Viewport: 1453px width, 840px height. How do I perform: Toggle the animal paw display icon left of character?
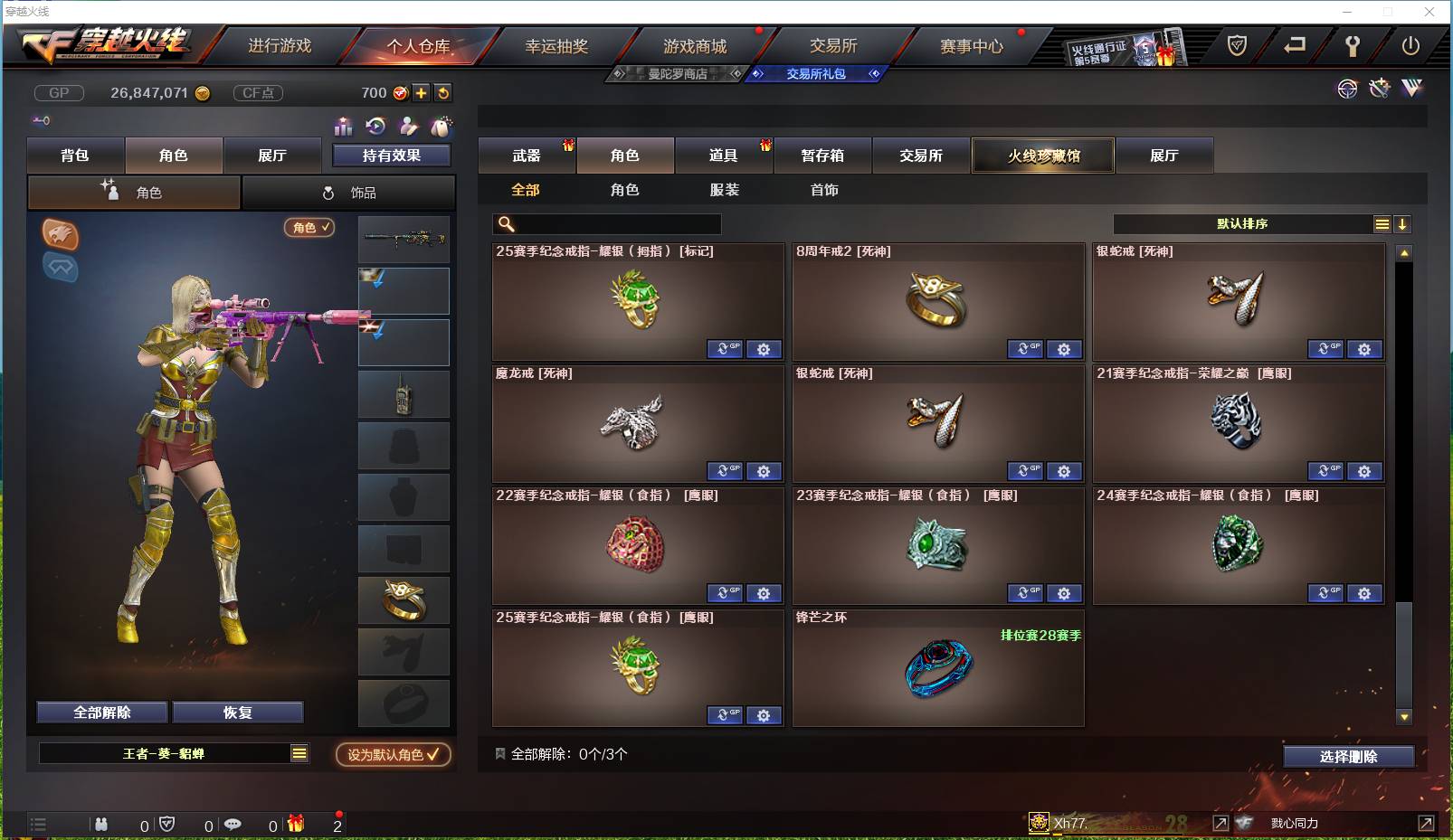pyautogui.click(x=61, y=235)
